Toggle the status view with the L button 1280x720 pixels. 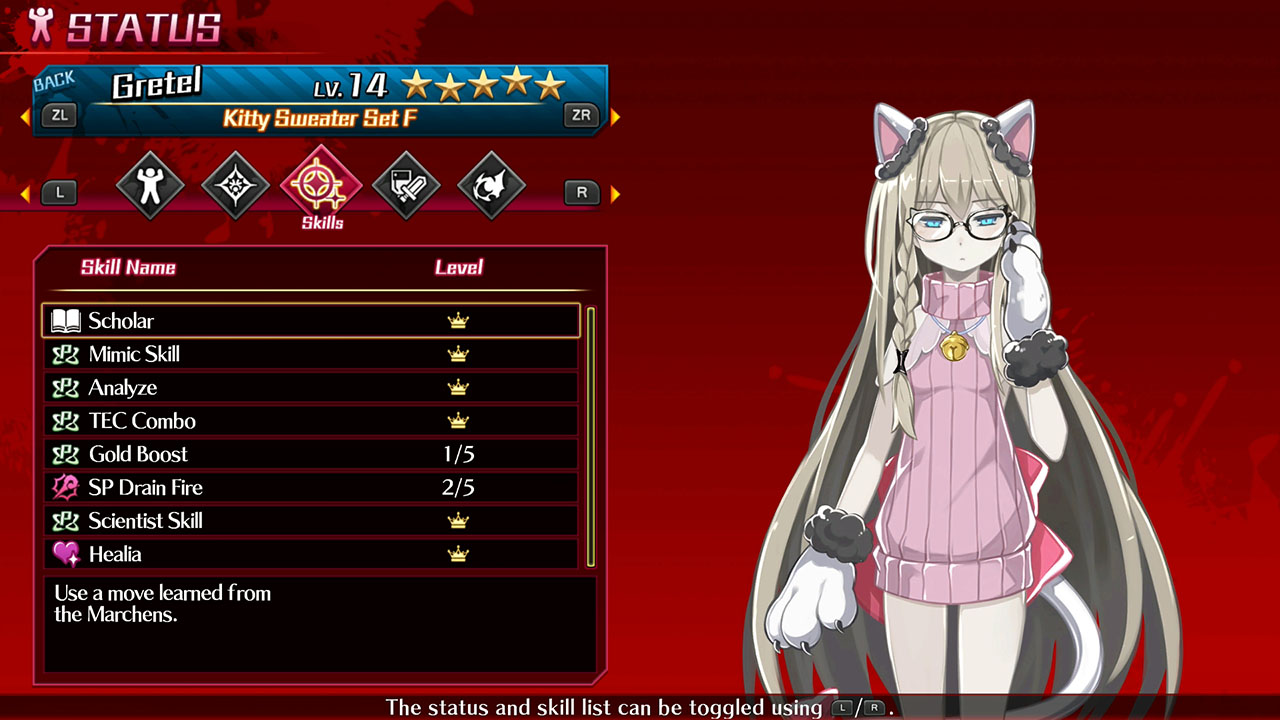point(59,192)
